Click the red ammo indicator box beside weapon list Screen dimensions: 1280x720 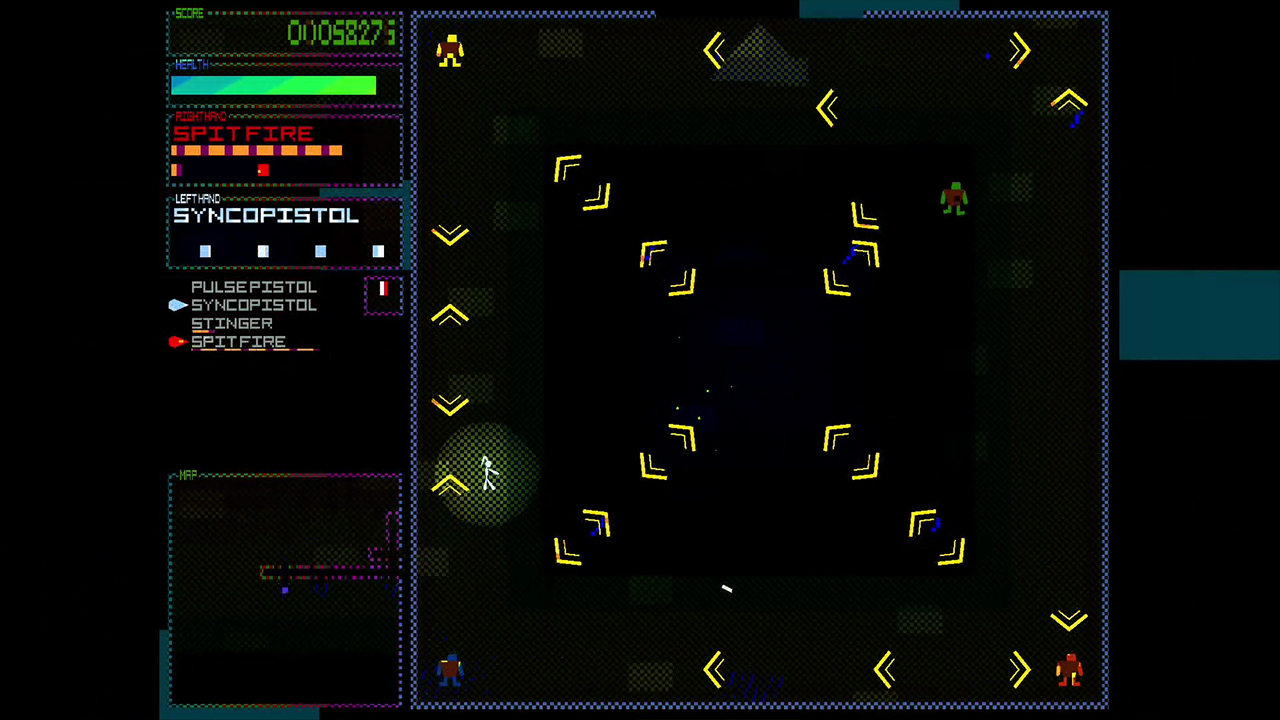point(383,292)
